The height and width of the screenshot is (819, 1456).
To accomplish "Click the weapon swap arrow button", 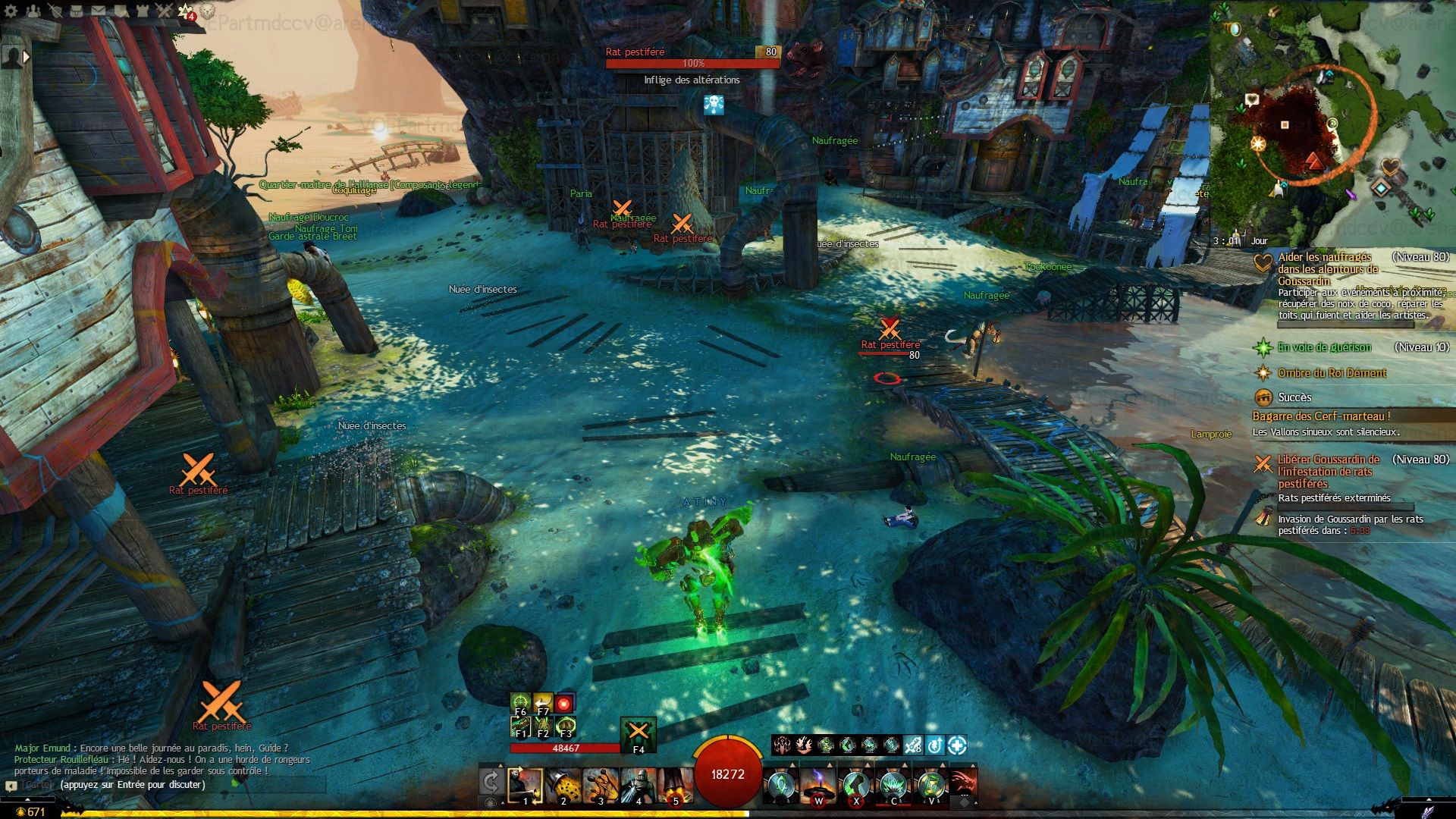I will click(x=491, y=782).
